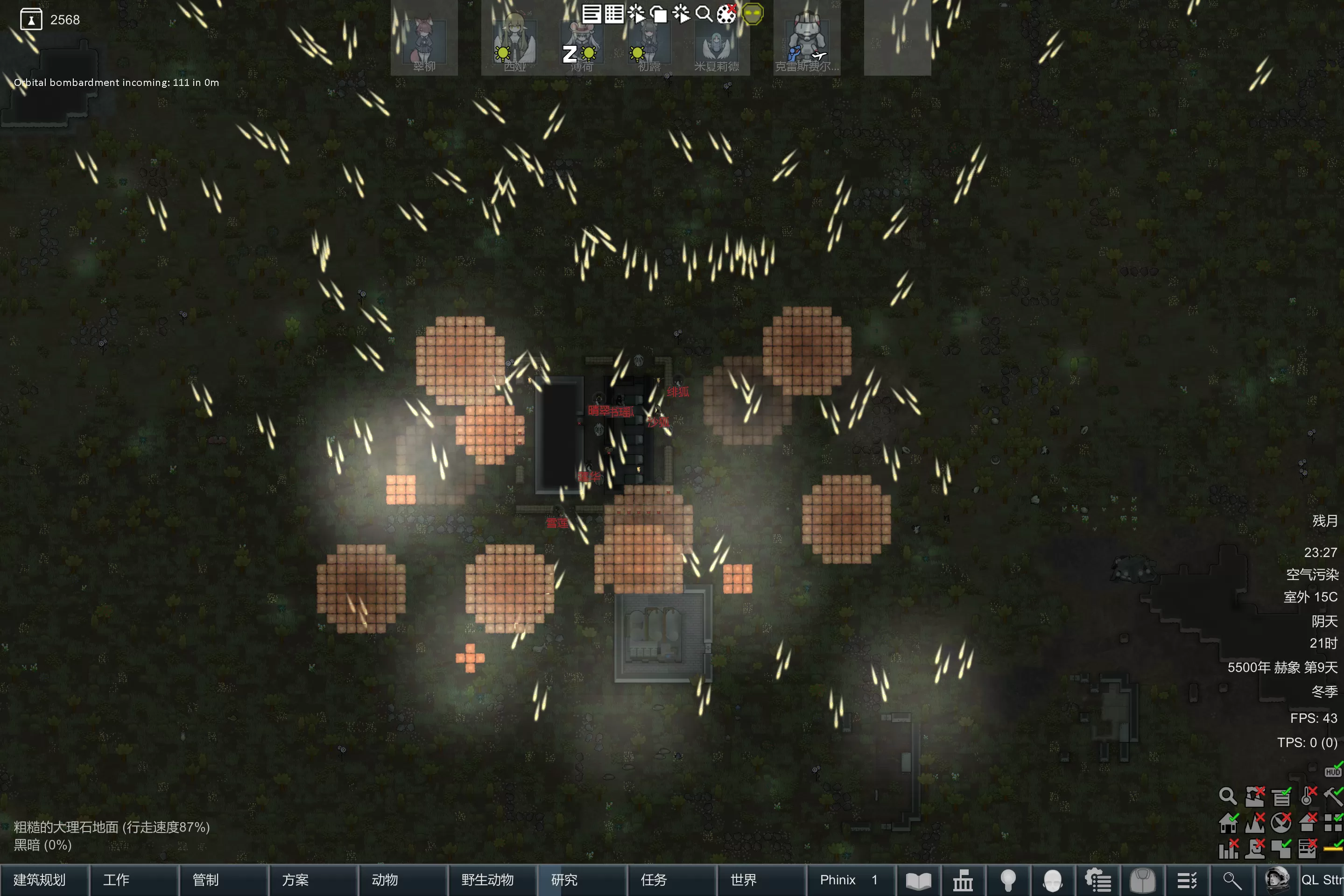Open the 动物 animals tab
Image resolution: width=1344 pixels, height=896 pixels.
click(x=385, y=880)
